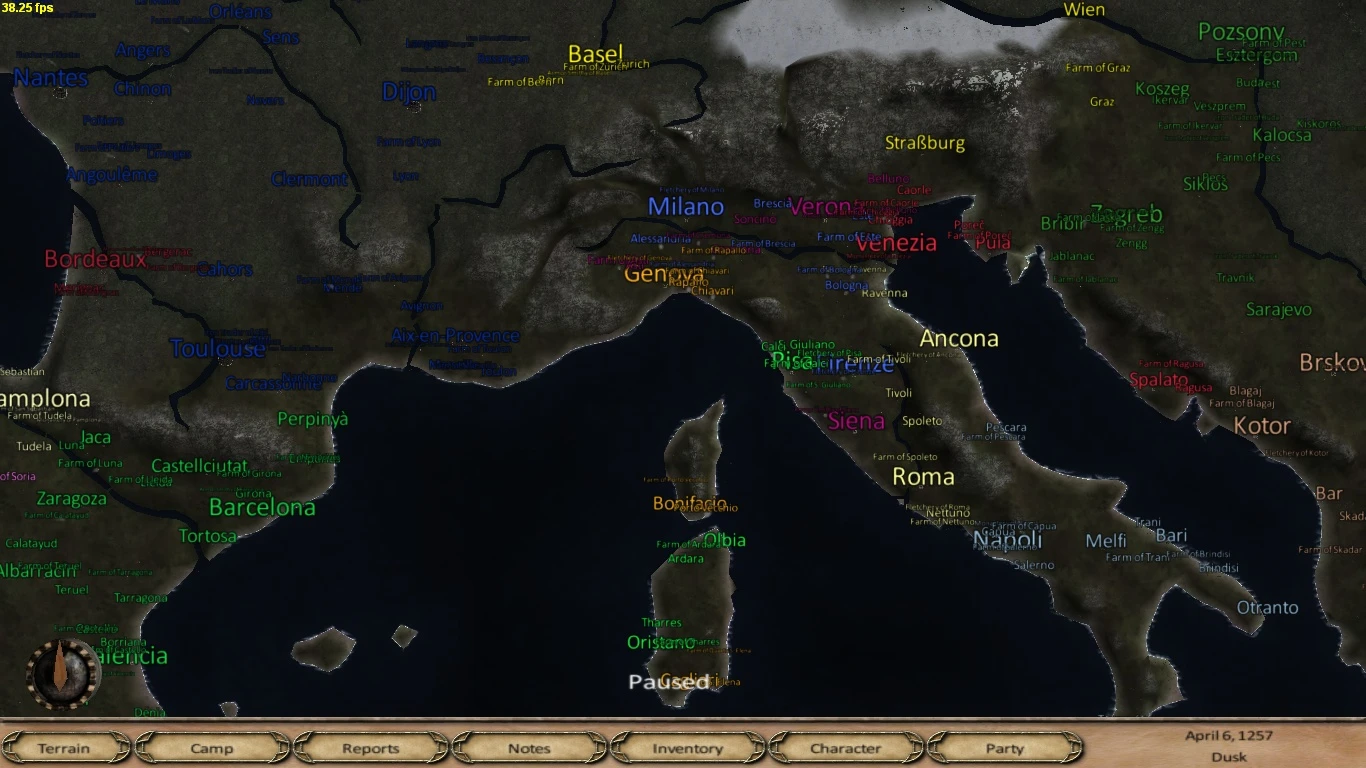Select the city of Venezia
The width and height of the screenshot is (1366, 768).
(895, 242)
